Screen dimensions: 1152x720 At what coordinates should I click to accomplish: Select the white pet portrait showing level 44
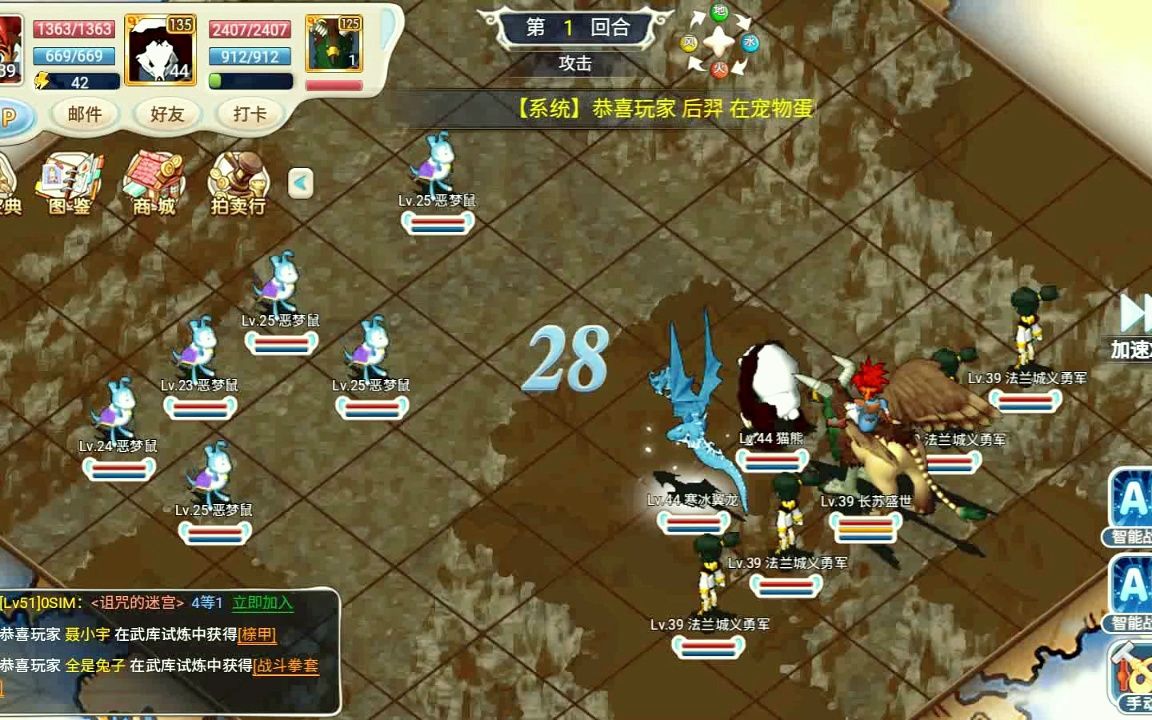160,51
